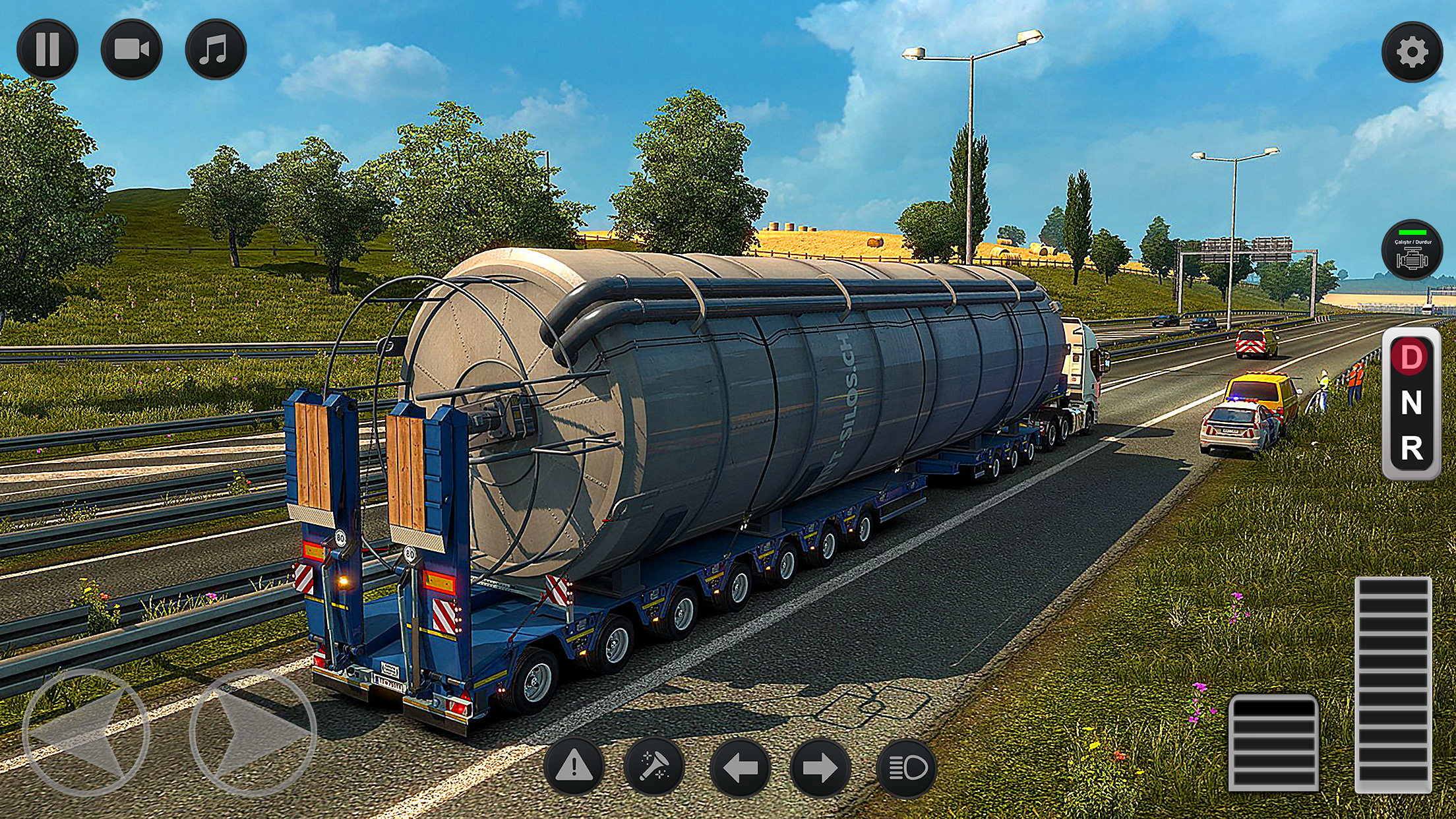Turn on the hazard warning lights
Screen dimensions: 1456x819
coord(574,767)
